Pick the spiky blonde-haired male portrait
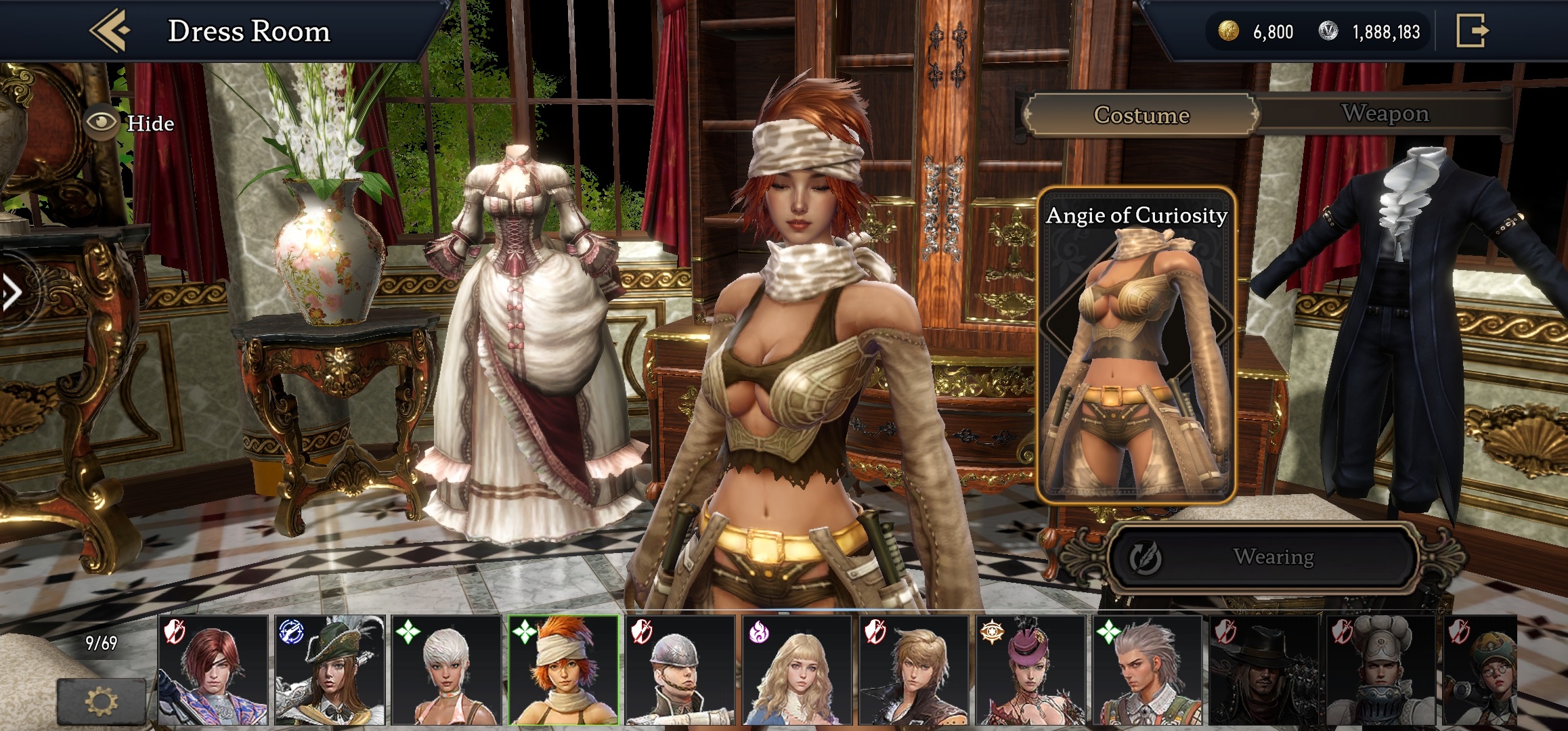Image resolution: width=1568 pixels, height=731 pixels. pos(914,670)
